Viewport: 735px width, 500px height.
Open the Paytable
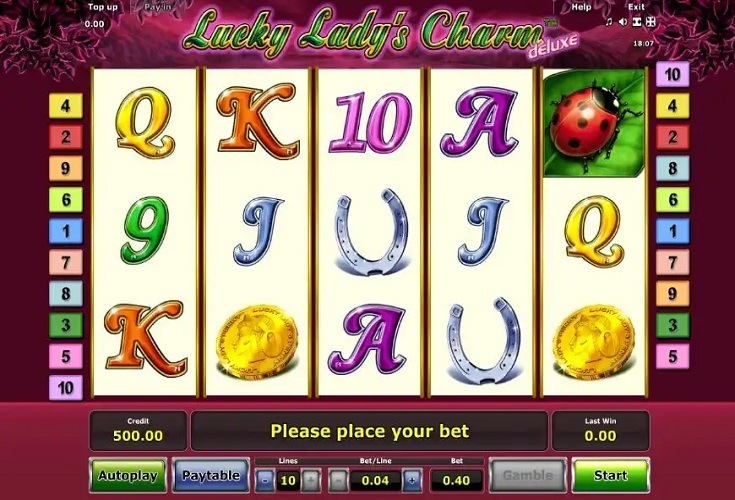[x=211, y=475]
